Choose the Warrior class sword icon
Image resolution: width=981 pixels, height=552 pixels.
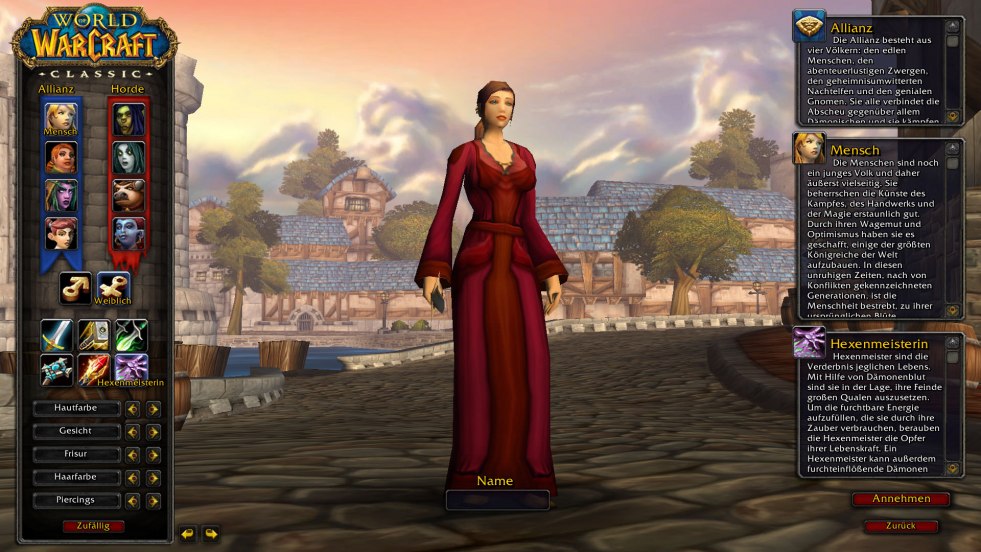[x=56, y=335]
